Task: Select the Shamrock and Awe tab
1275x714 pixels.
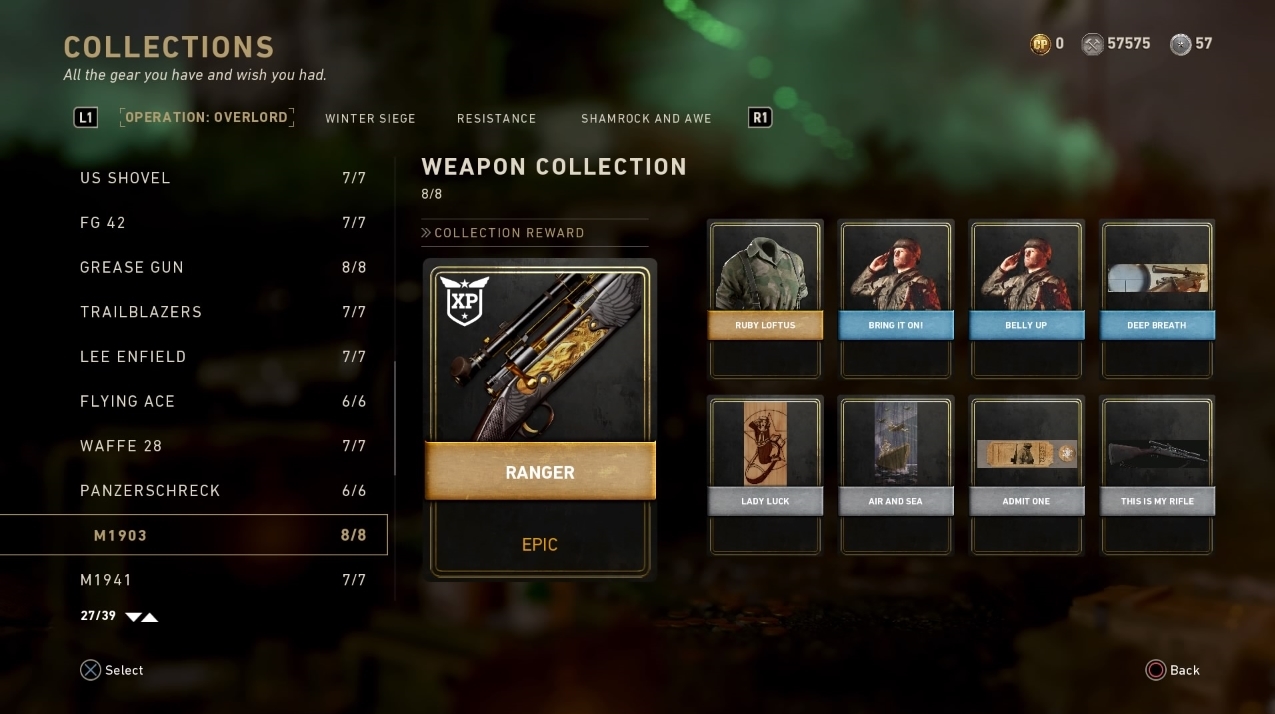Action: [646, 118]
